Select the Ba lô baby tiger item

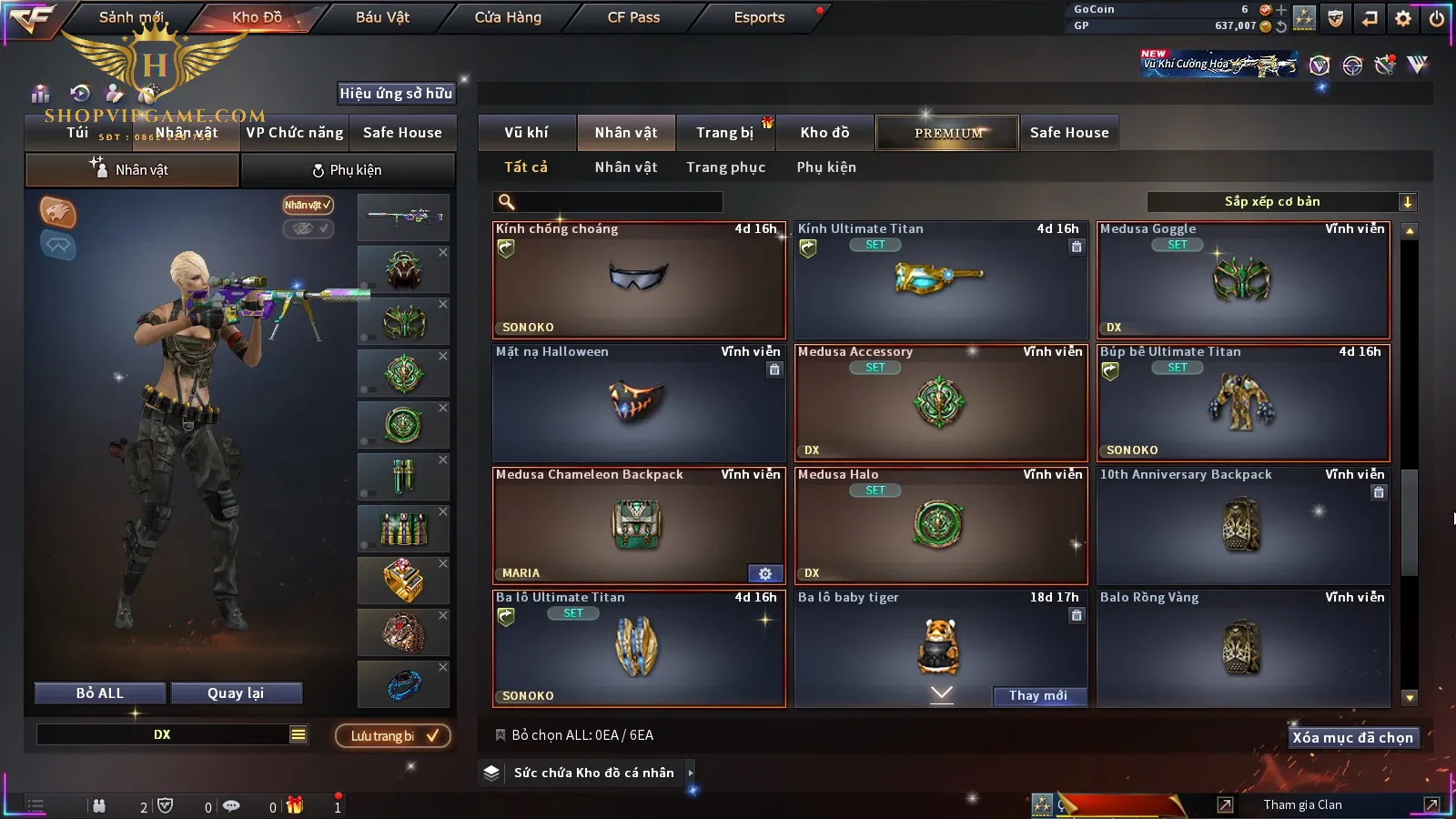pos(941,642)
